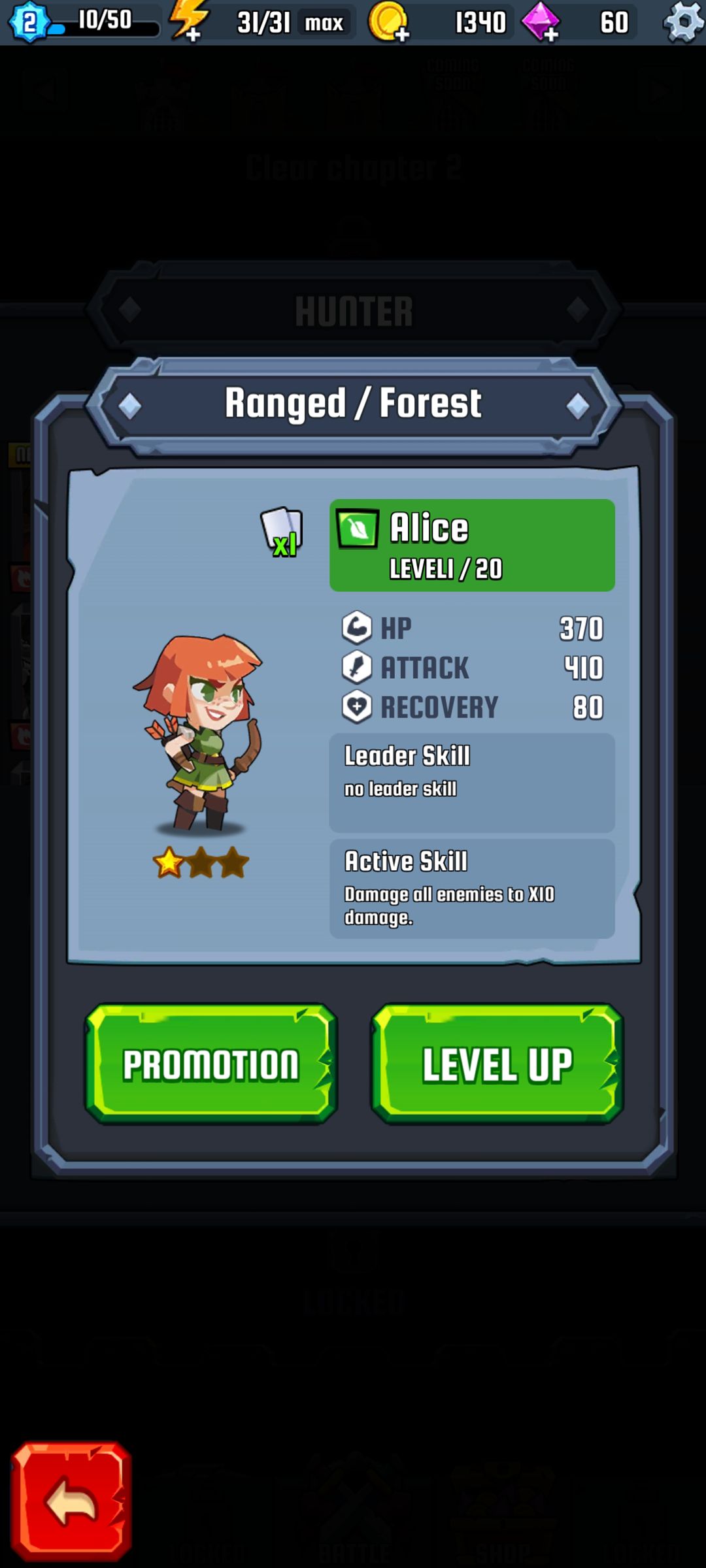Open settings via the gear icon
Image resolution: width=706 pixels, height=1568 pixels.
[682, 22]
